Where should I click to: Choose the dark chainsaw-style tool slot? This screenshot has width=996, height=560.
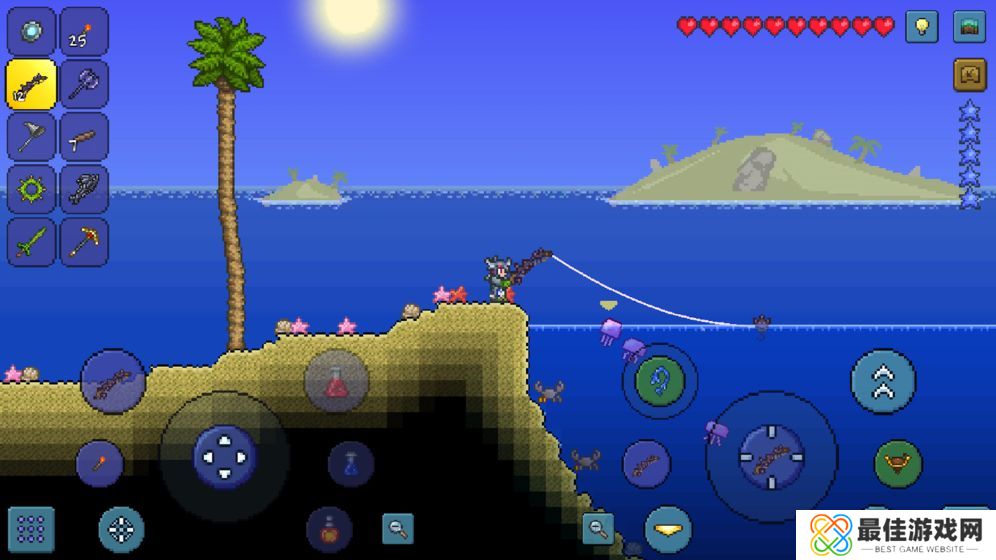click(x=84, y=189)
